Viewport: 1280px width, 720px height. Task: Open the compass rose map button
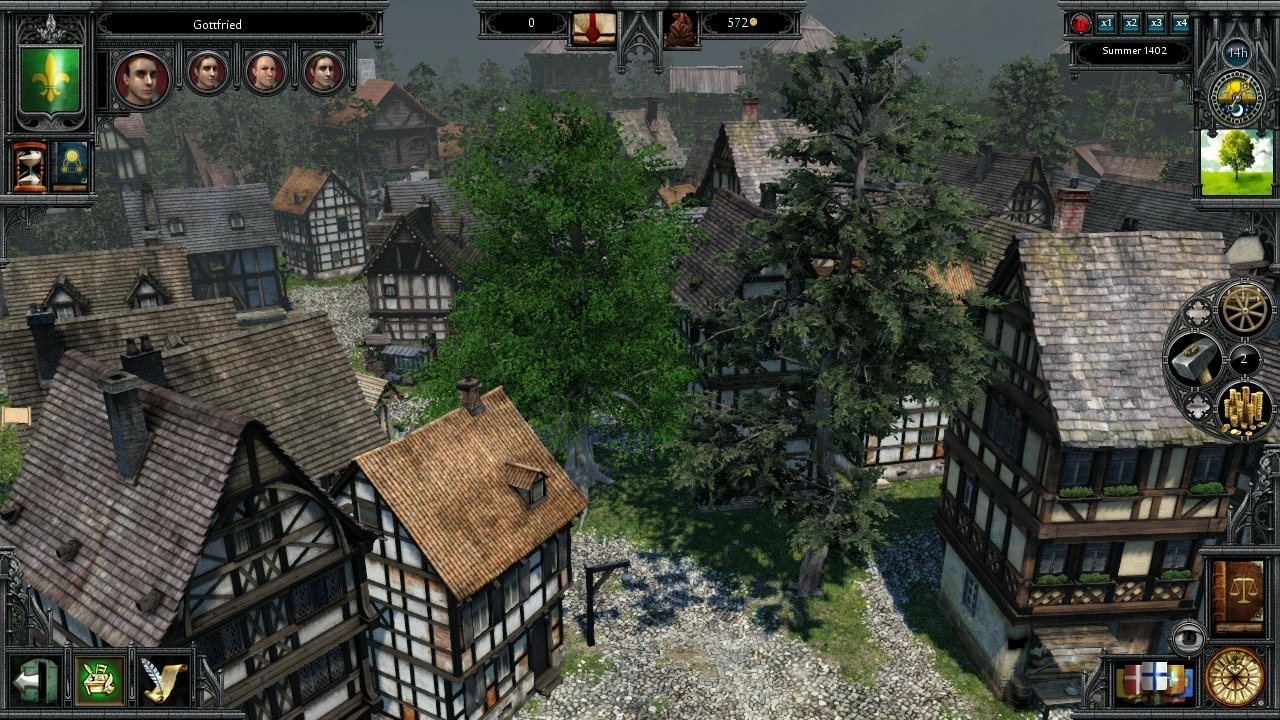(x=1234, y=676)
